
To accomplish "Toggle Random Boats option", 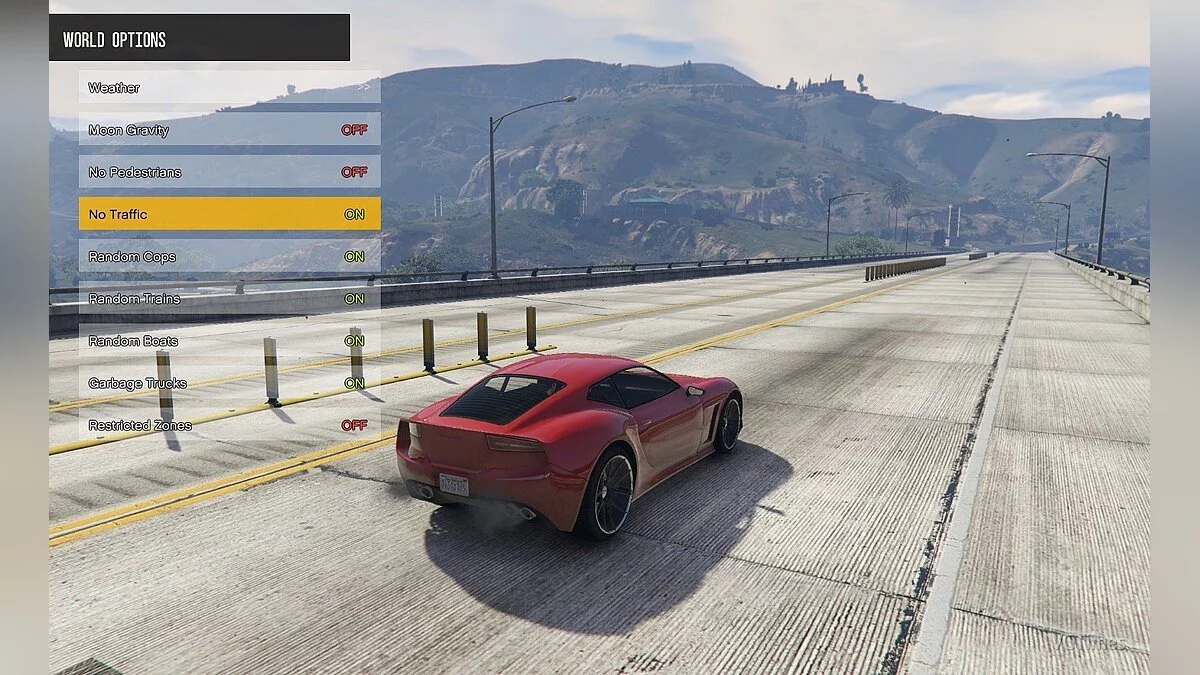I will click(229, 341).
